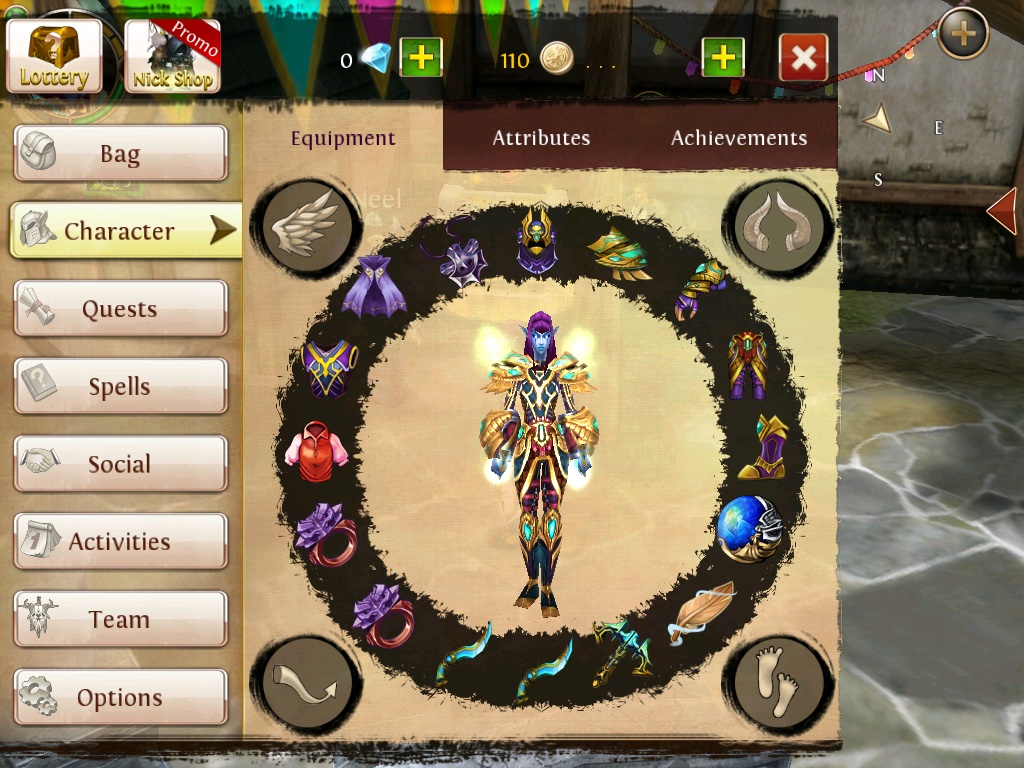1024x768 pixels.
Task: Open the Lottery chest
Action: pos(55,56)
